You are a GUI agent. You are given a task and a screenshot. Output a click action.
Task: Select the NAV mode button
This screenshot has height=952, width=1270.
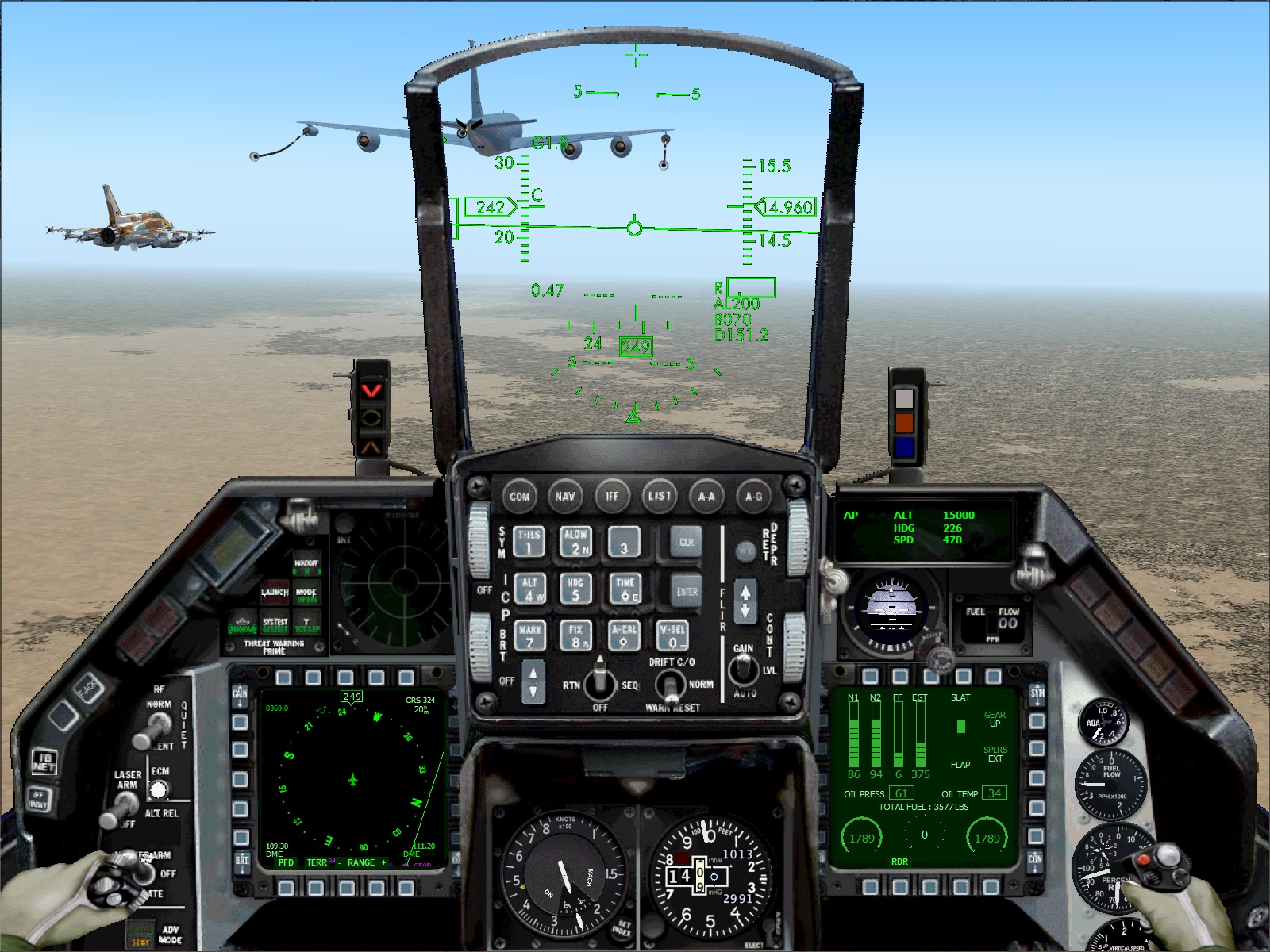click(567, 496)
